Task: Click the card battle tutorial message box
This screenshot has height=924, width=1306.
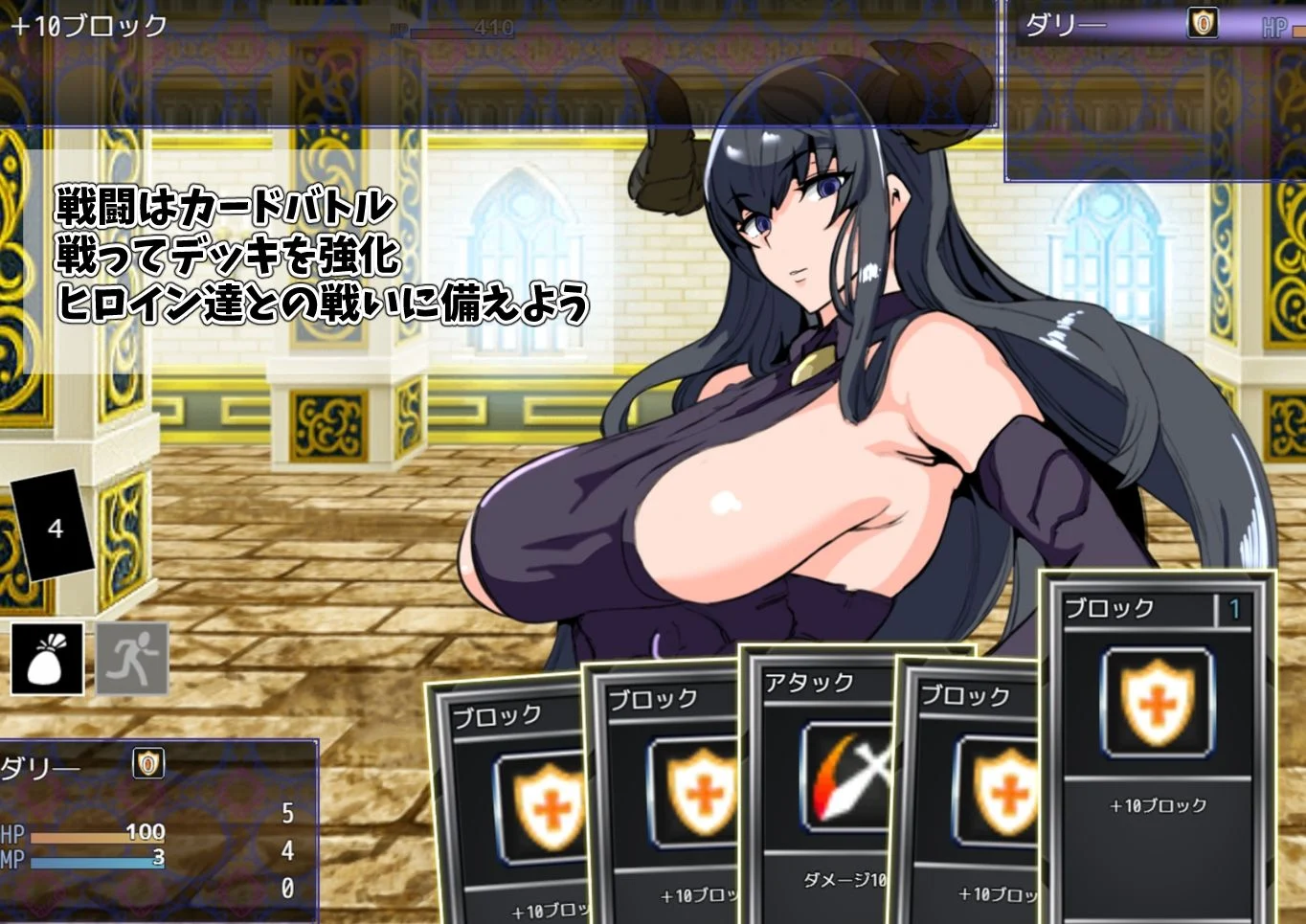Action: coord(321,254)
